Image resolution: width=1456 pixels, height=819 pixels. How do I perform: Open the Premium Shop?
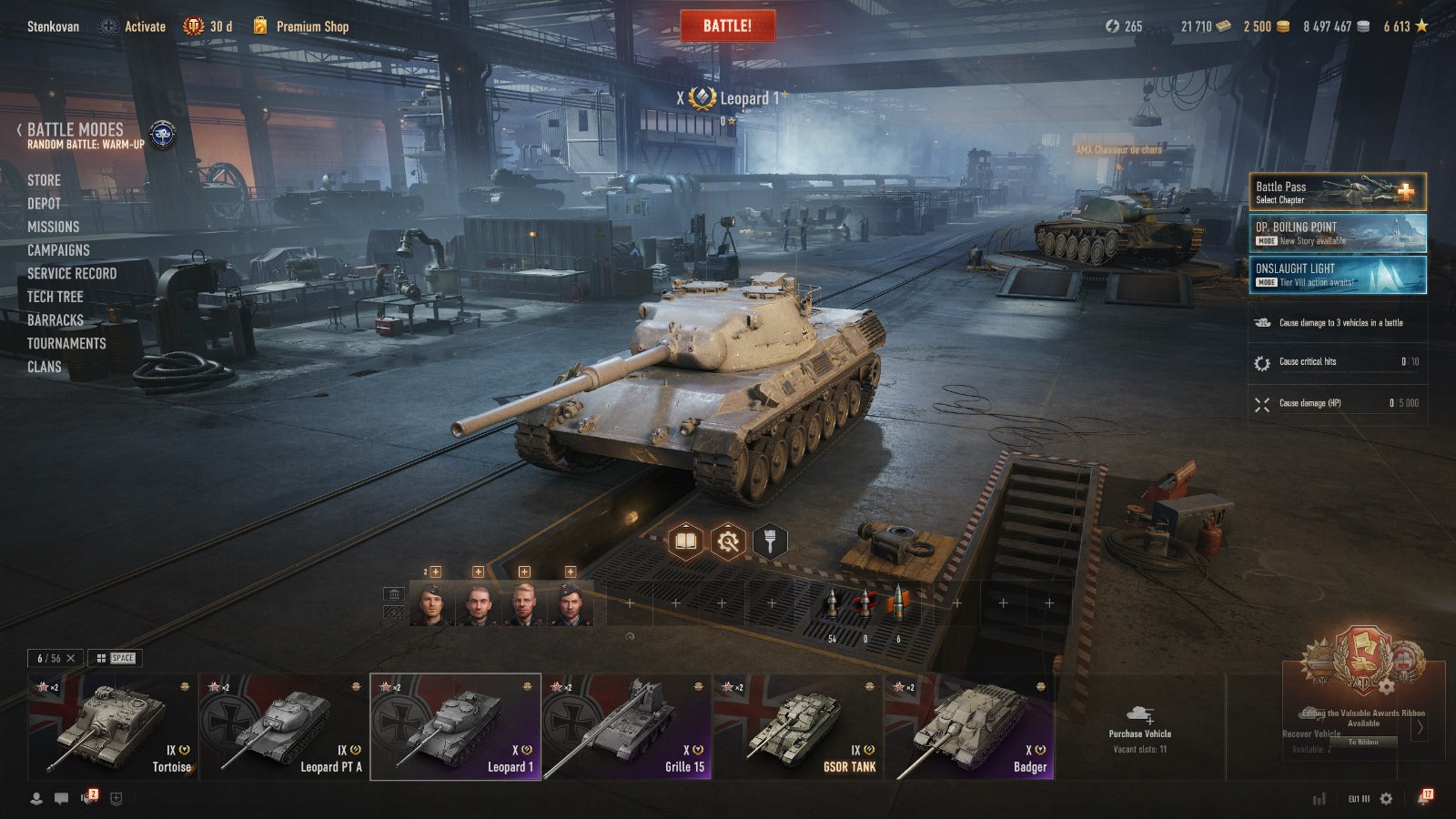coord(311,26)
